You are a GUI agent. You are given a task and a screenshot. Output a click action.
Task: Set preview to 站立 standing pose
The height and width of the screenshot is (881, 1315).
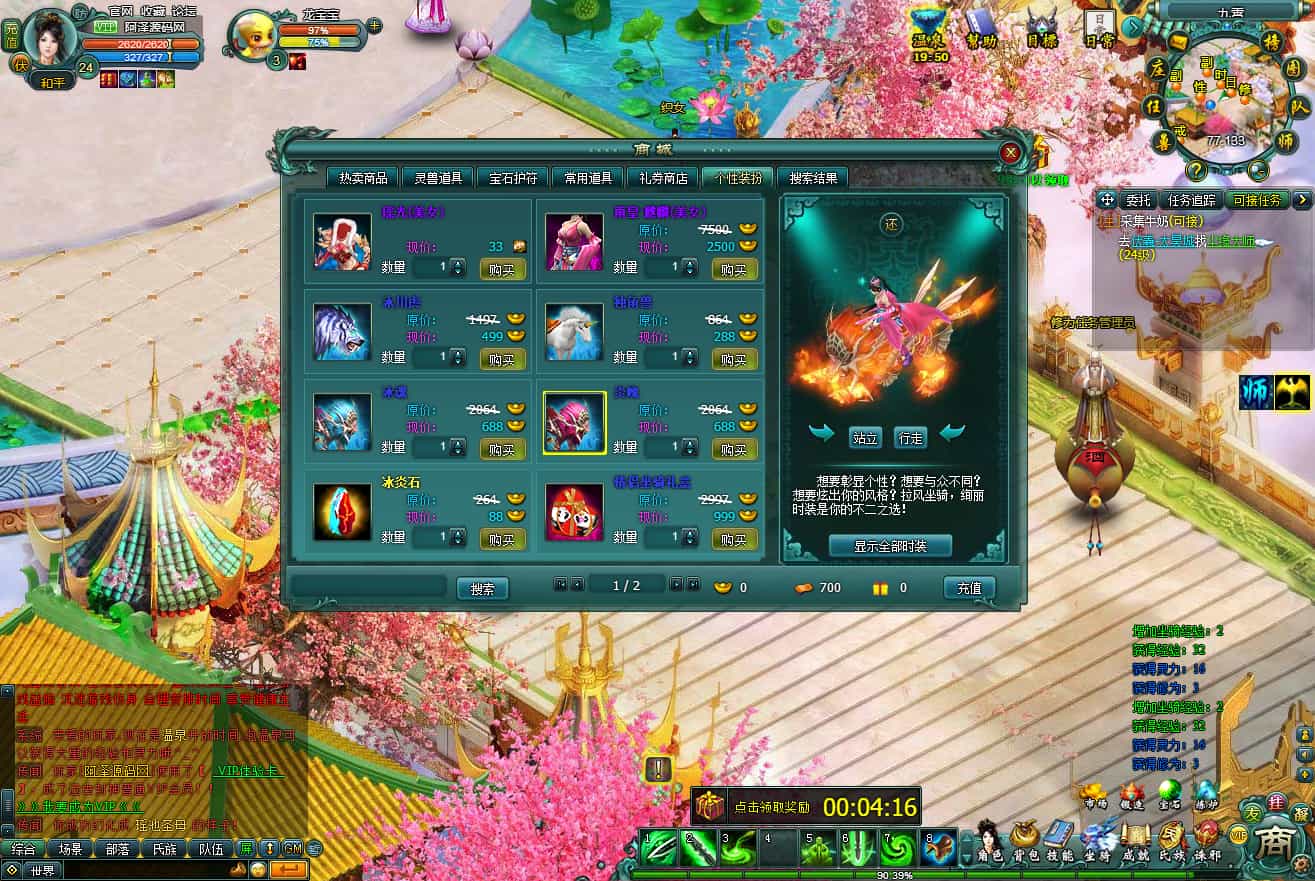point(864,437)
